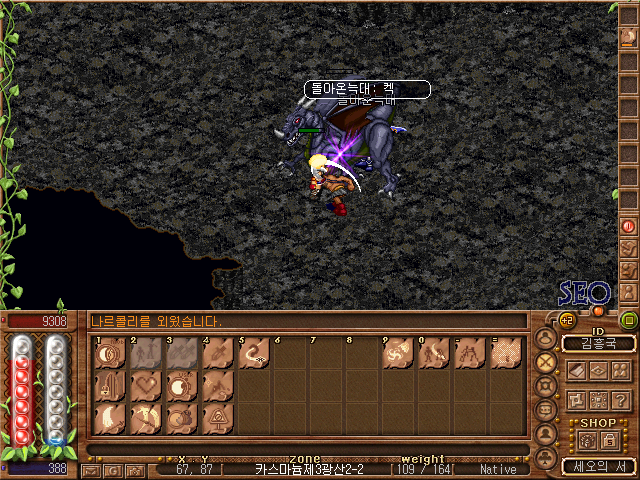640x480 pixels.
Task: Activate the swirl skill in slot 9
Action: (x=398, y=354)
